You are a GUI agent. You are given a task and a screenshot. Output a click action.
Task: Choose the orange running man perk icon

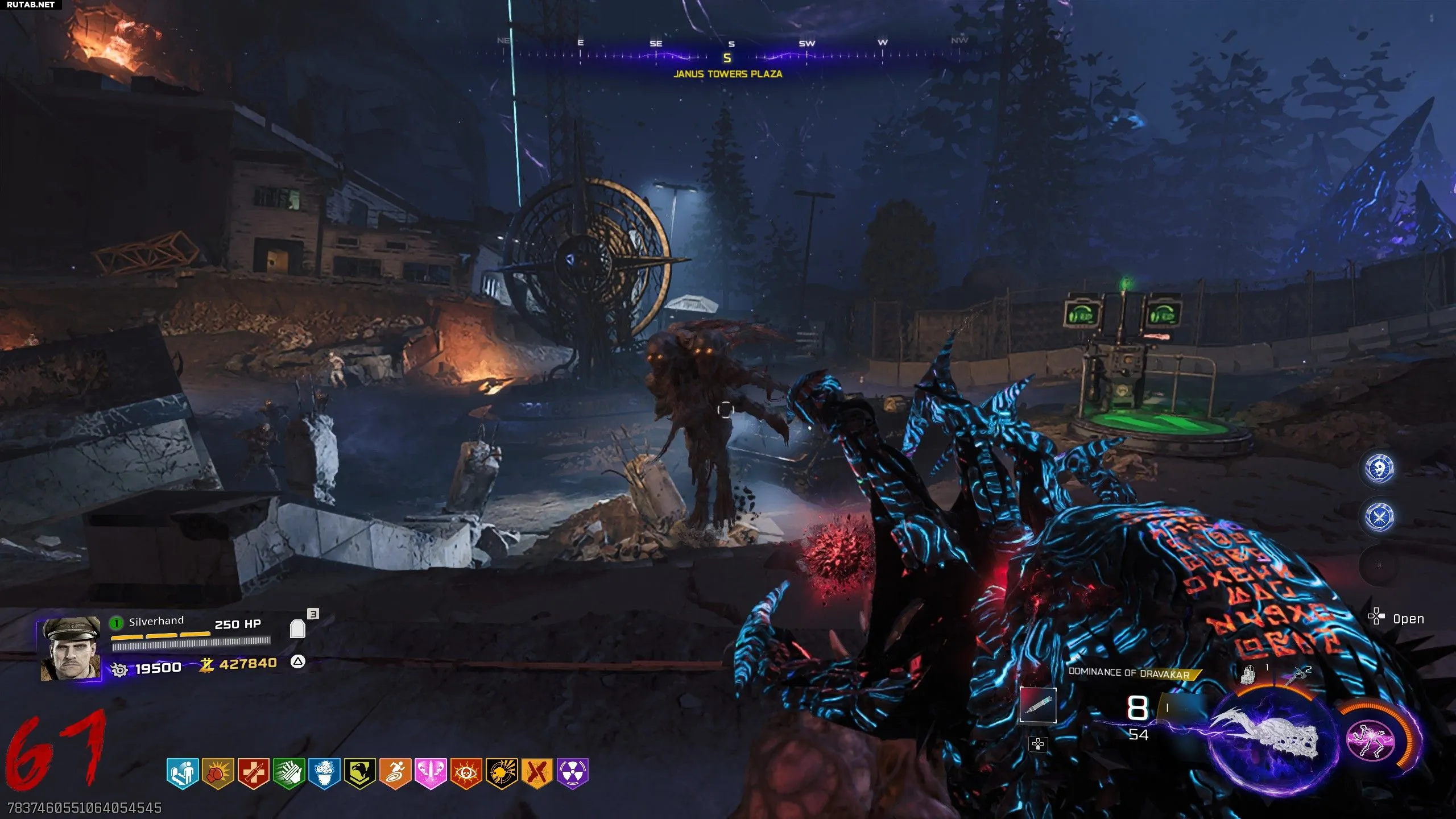pyautogui.click(x=395, y=773)
